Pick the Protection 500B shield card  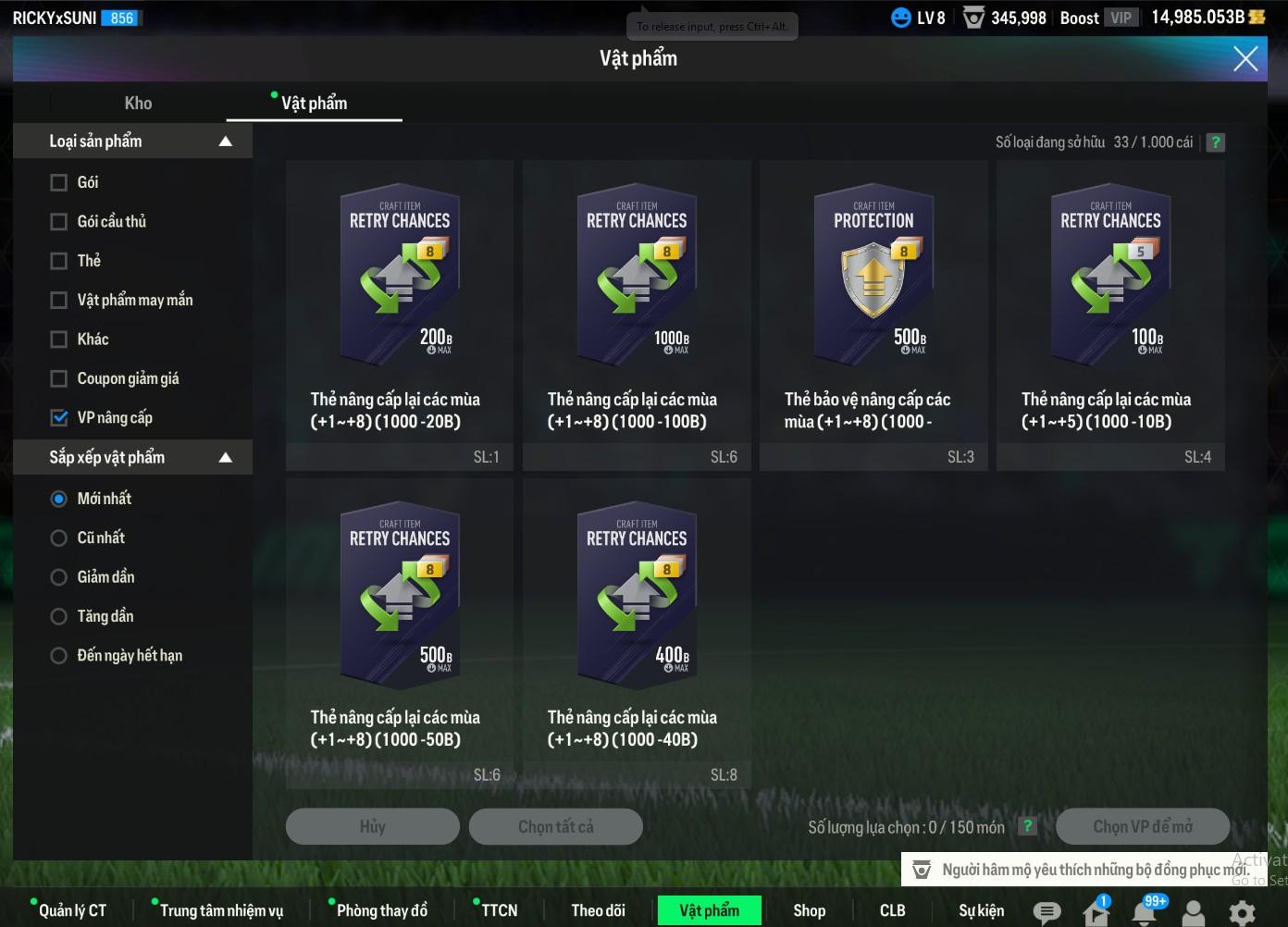873,278
